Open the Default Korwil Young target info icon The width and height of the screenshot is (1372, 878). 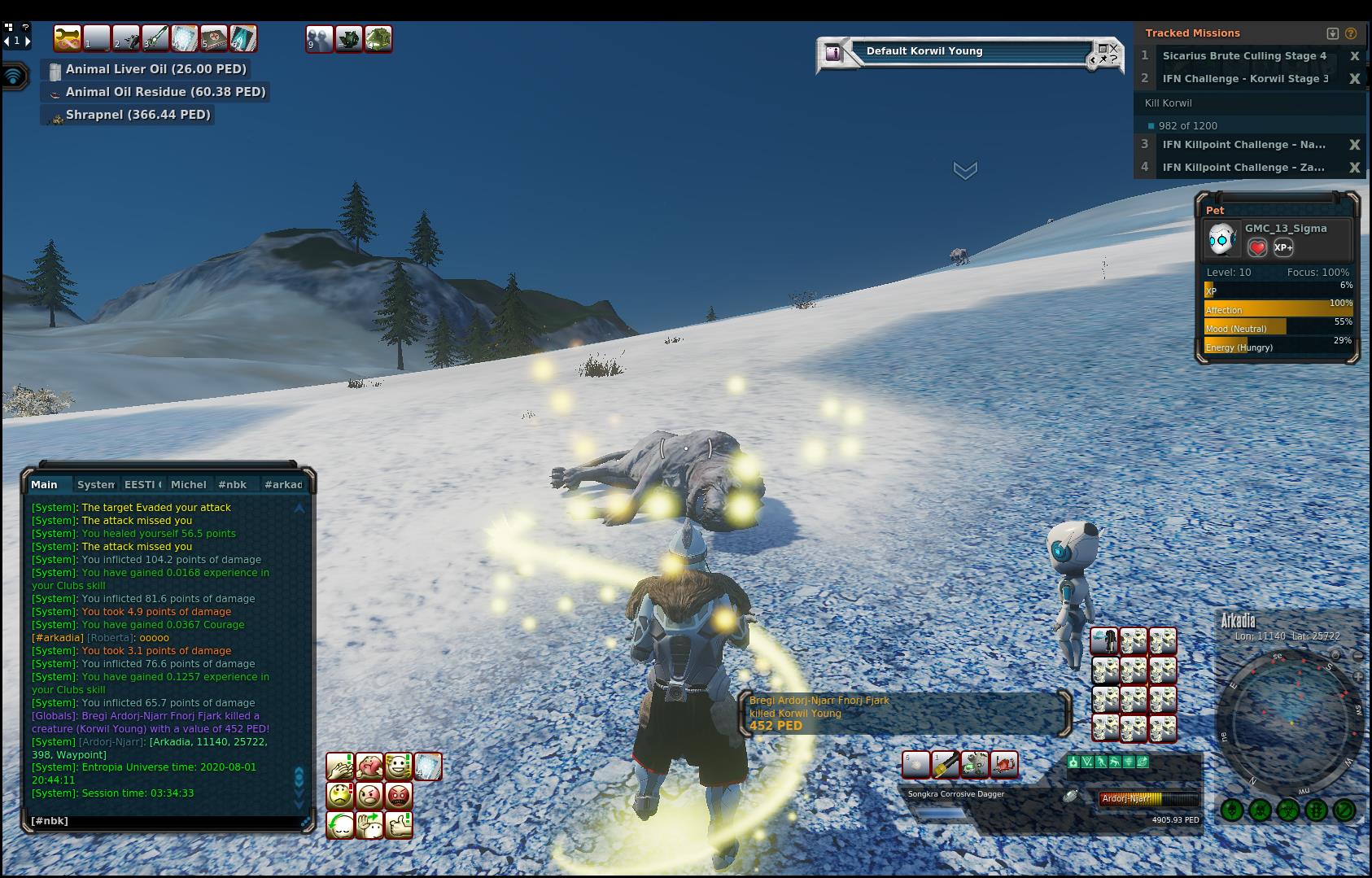coord(832,53)
